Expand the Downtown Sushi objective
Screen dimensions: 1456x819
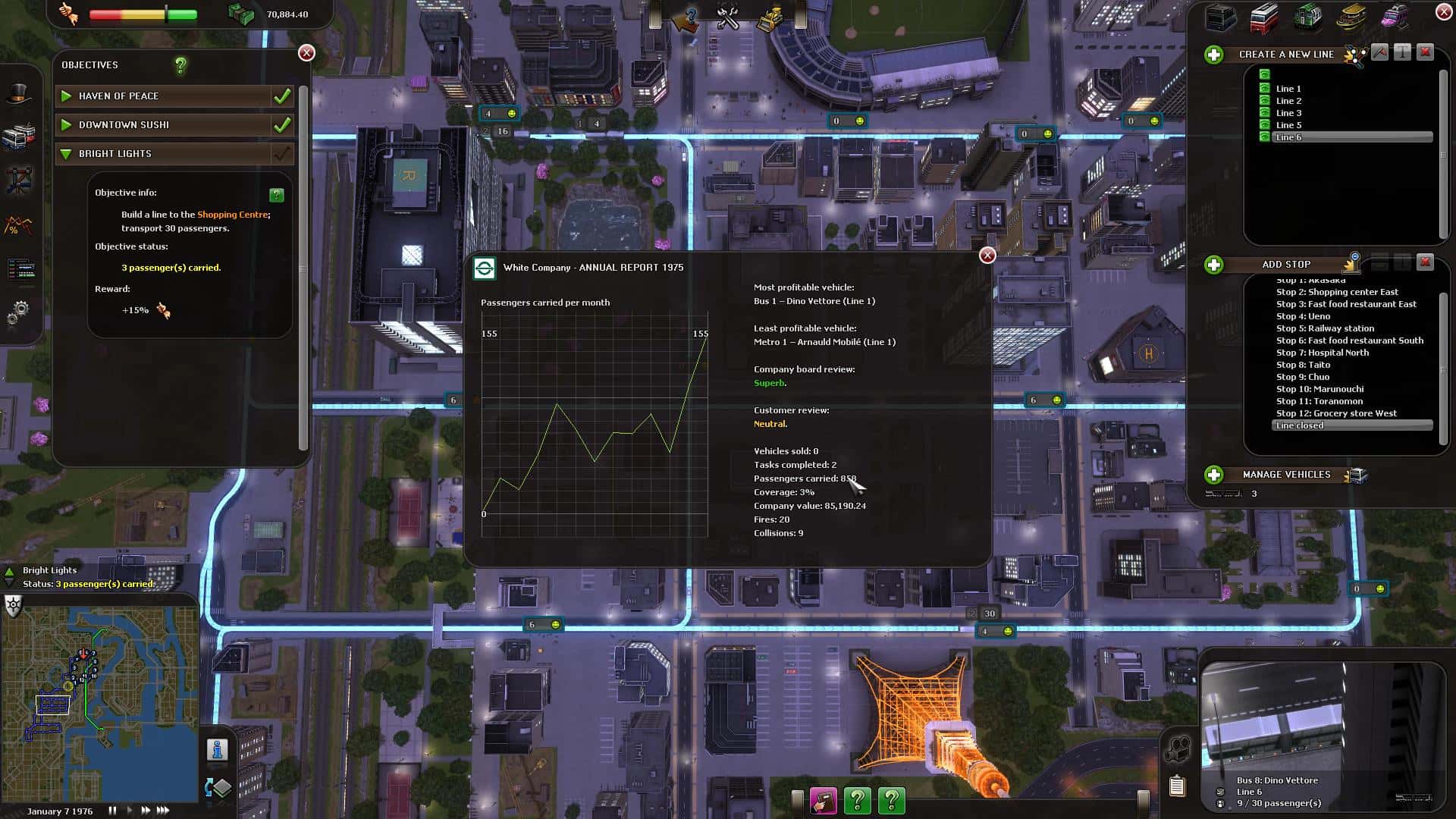pyautogui.click(x=67, y=125)
